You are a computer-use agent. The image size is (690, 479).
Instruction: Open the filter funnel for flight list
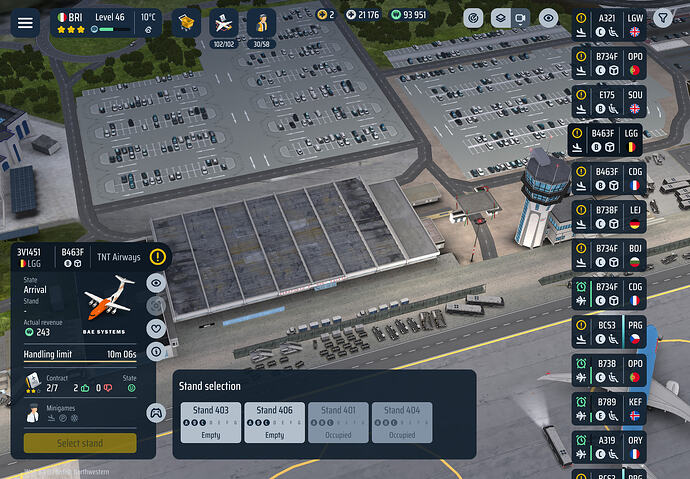662,18
